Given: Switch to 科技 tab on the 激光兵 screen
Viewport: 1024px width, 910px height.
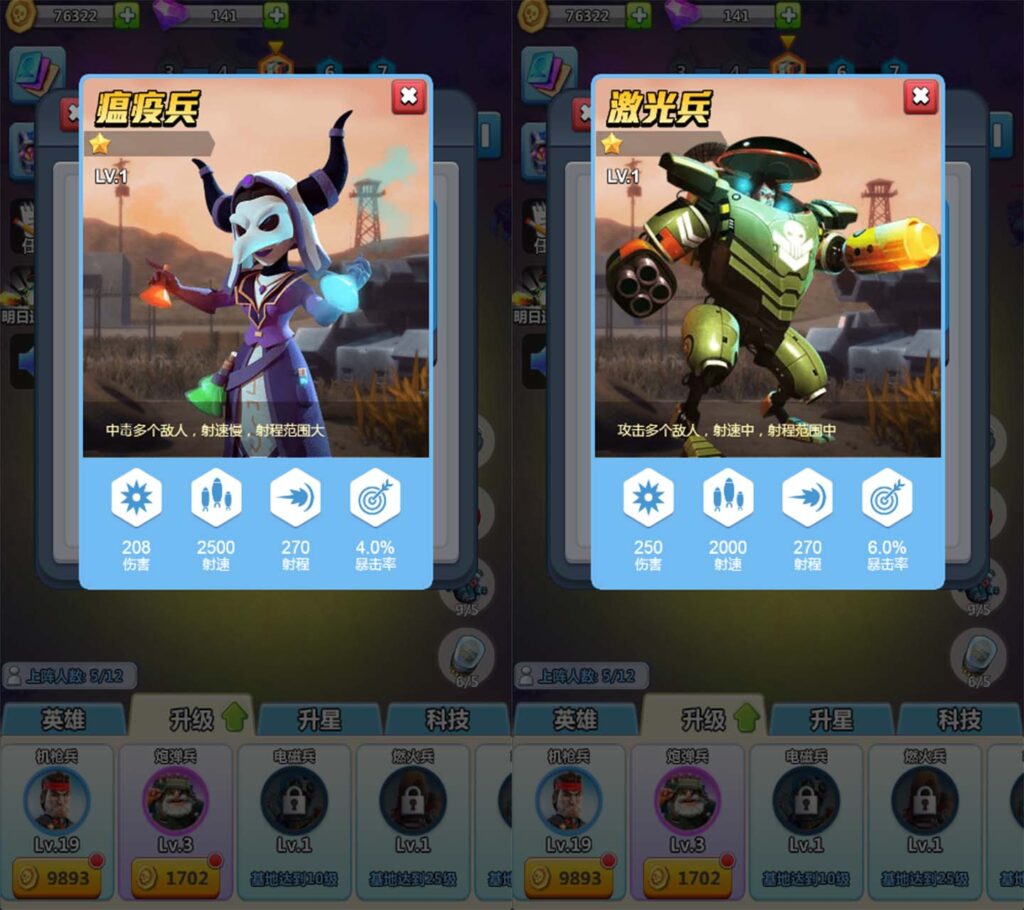Looking at the screenshot, I should [958, 719].
